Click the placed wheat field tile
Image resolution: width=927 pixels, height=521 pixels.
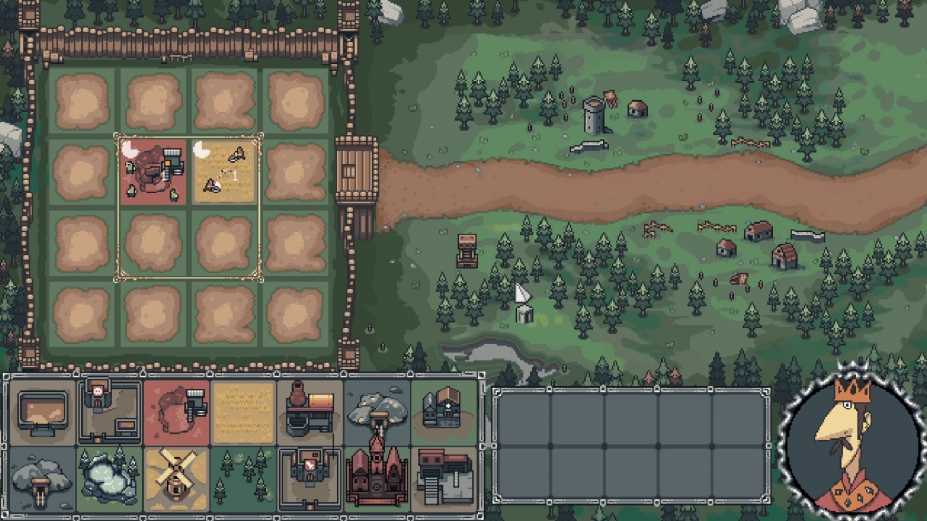coord(225,171)
